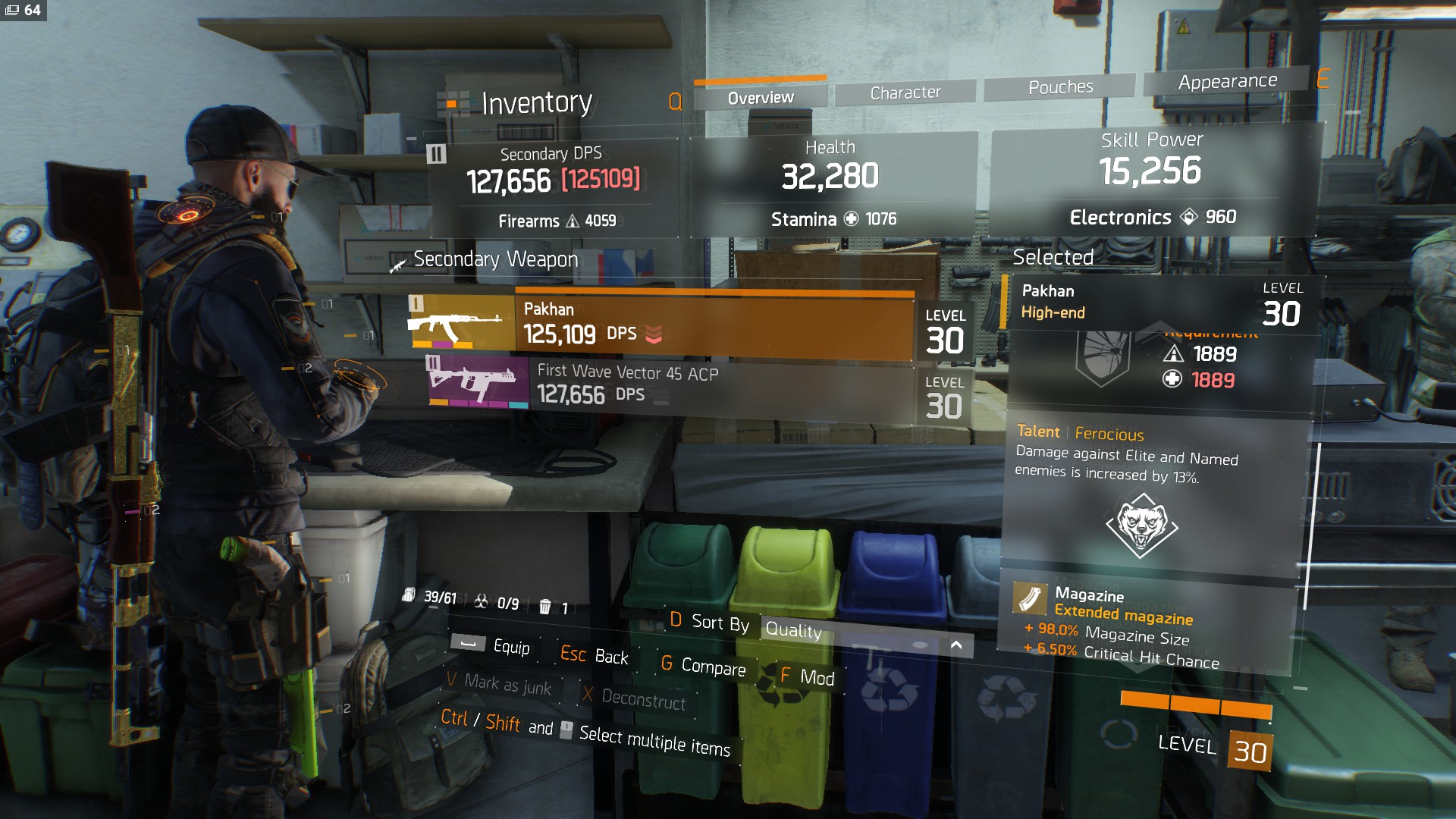Choose the Equip action

[491, 645]
